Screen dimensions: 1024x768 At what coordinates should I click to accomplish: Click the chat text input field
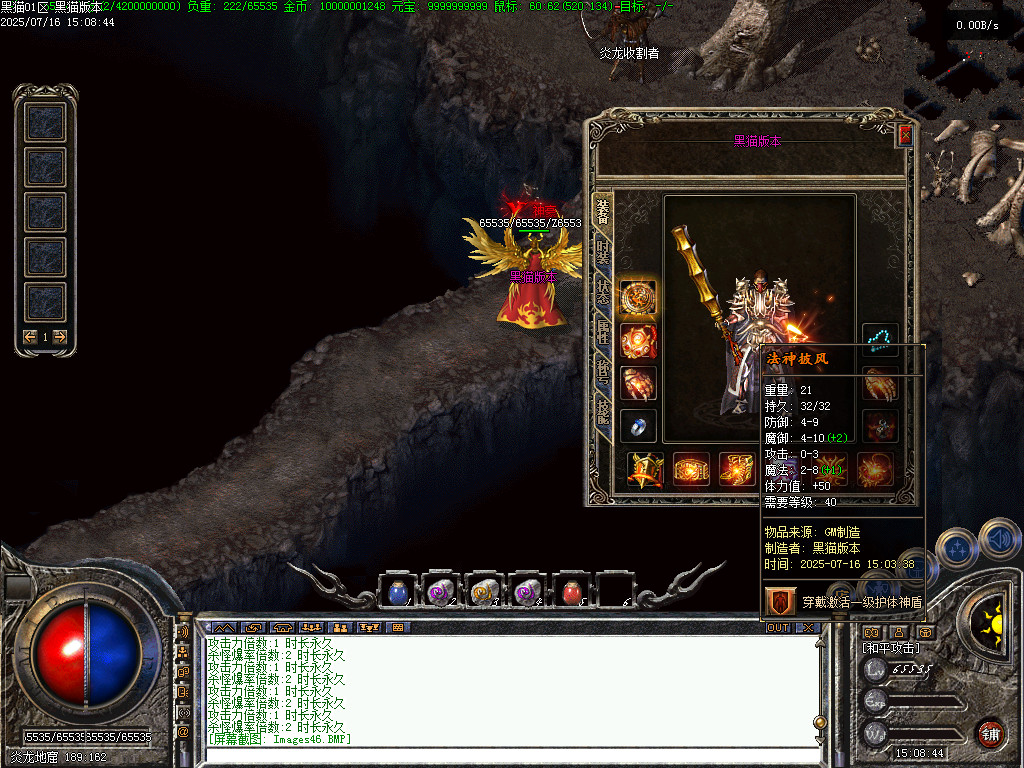tap(500, 756)
